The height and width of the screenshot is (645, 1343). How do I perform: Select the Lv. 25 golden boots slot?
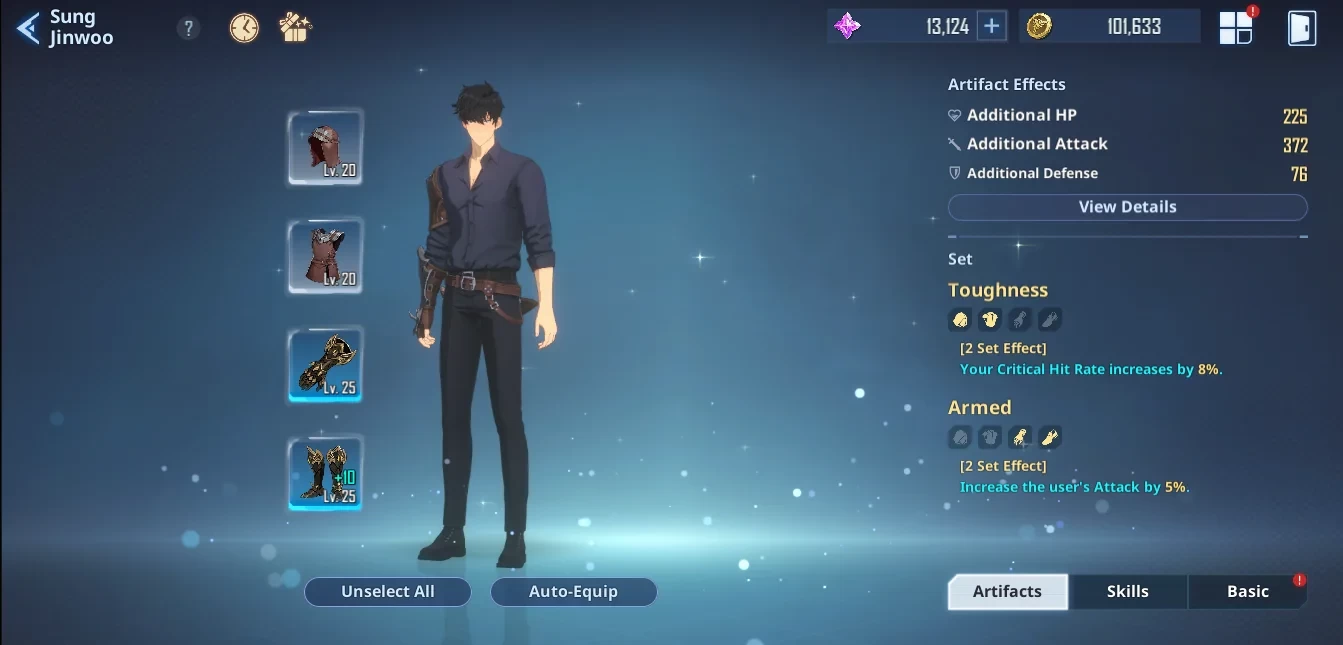point(325,473)
